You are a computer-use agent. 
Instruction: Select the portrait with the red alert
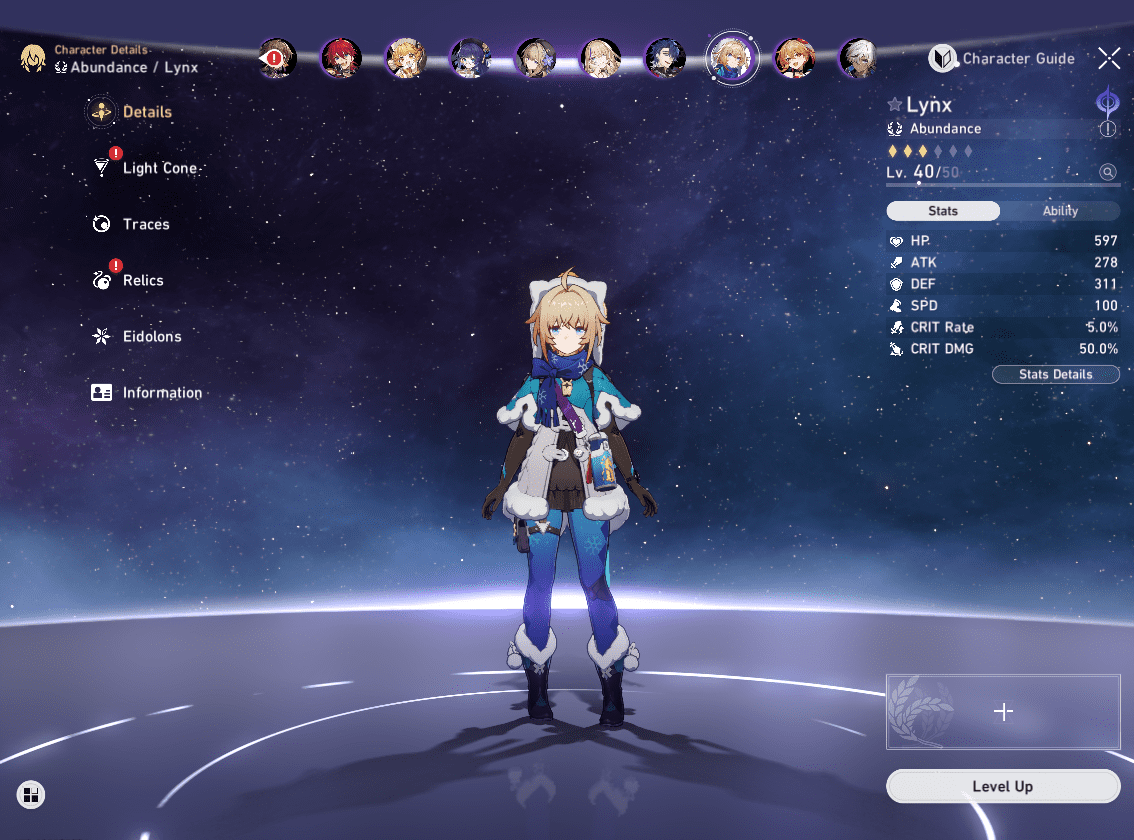tap(276, 59)
